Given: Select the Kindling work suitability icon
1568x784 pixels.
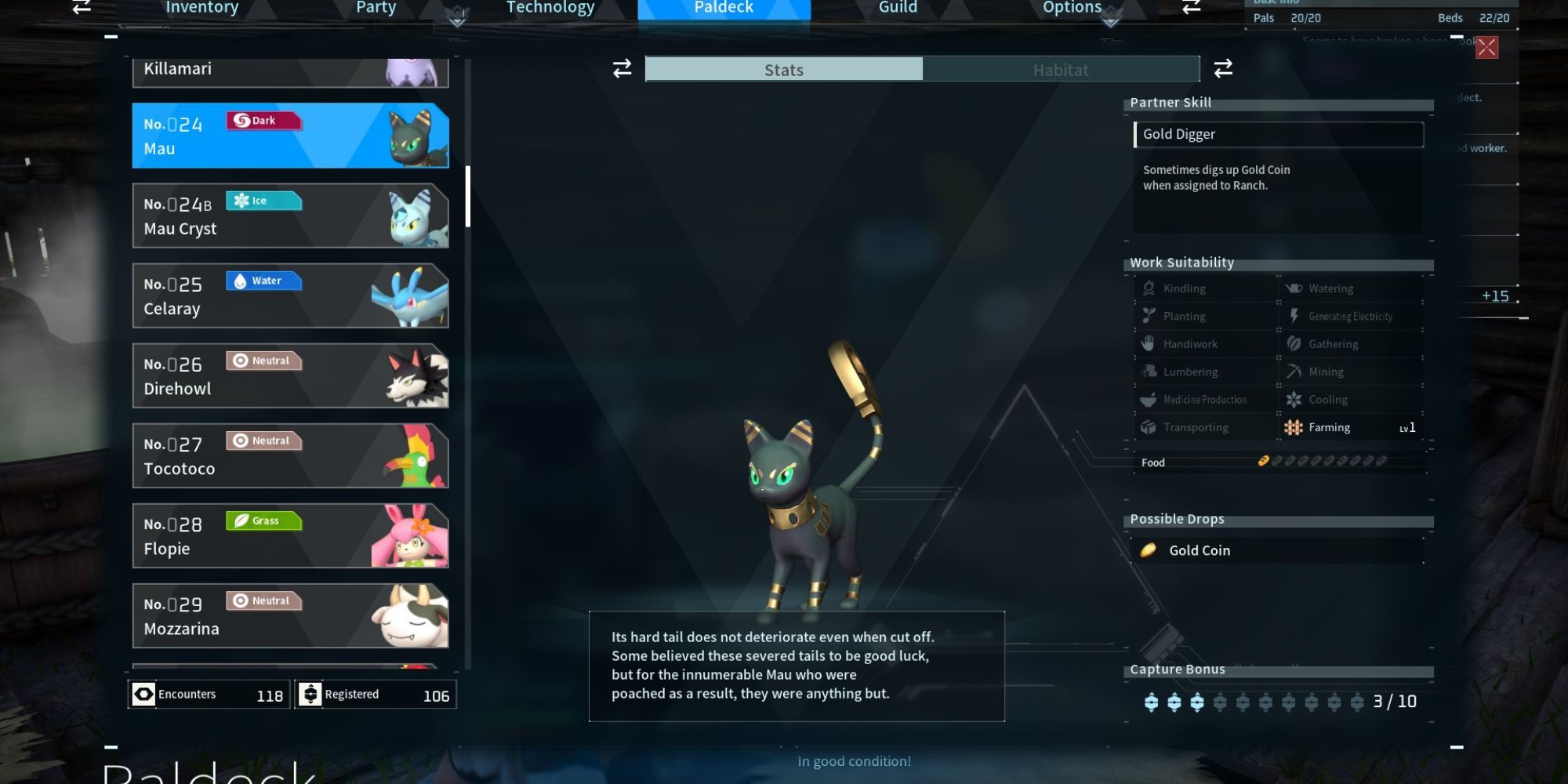Looking at the screenshot, I should [x=1147, y=288].
